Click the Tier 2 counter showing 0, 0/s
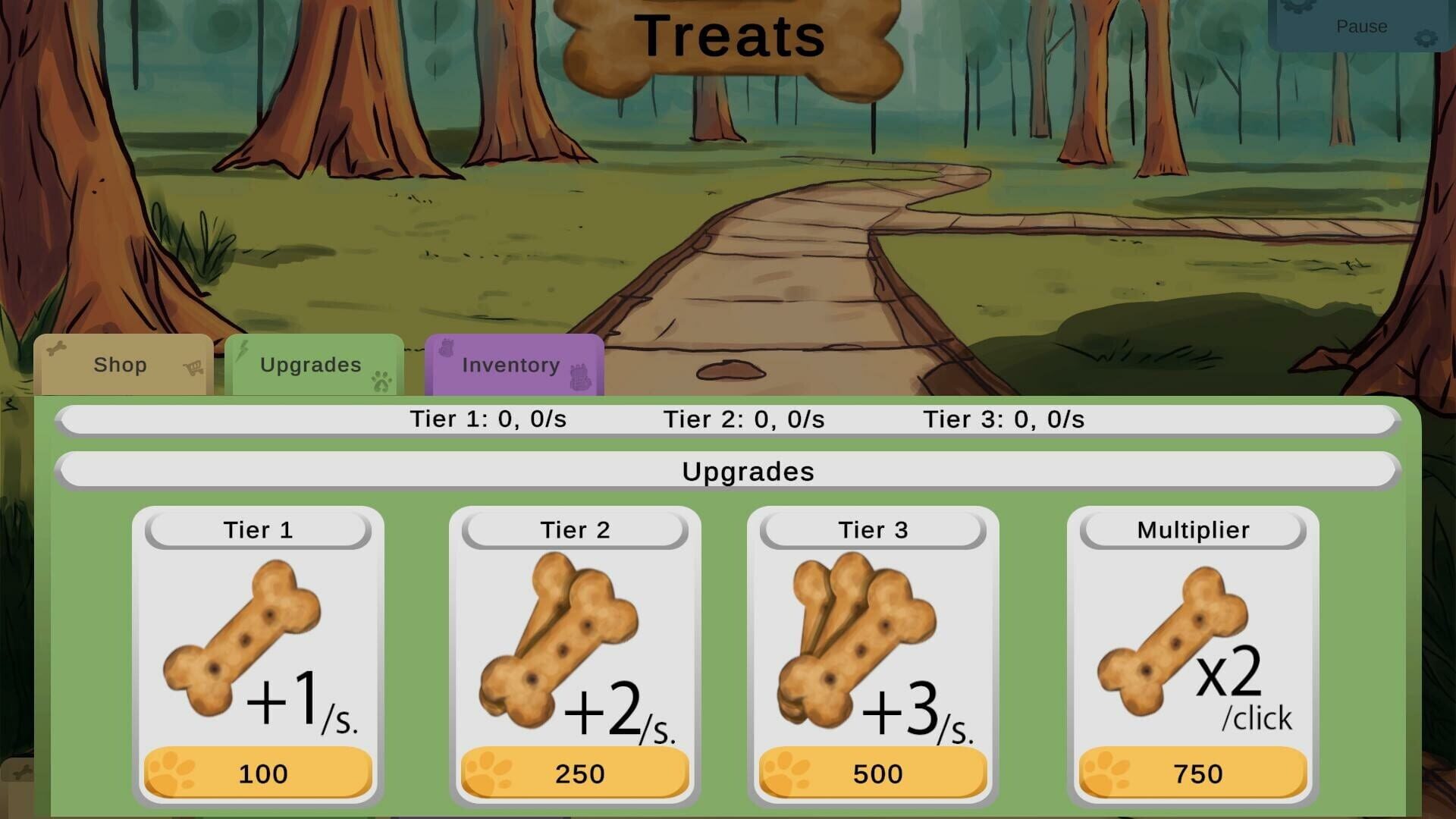Viewport: 1456px width, 819px height. pyautogui.click(x=742, y=417)
